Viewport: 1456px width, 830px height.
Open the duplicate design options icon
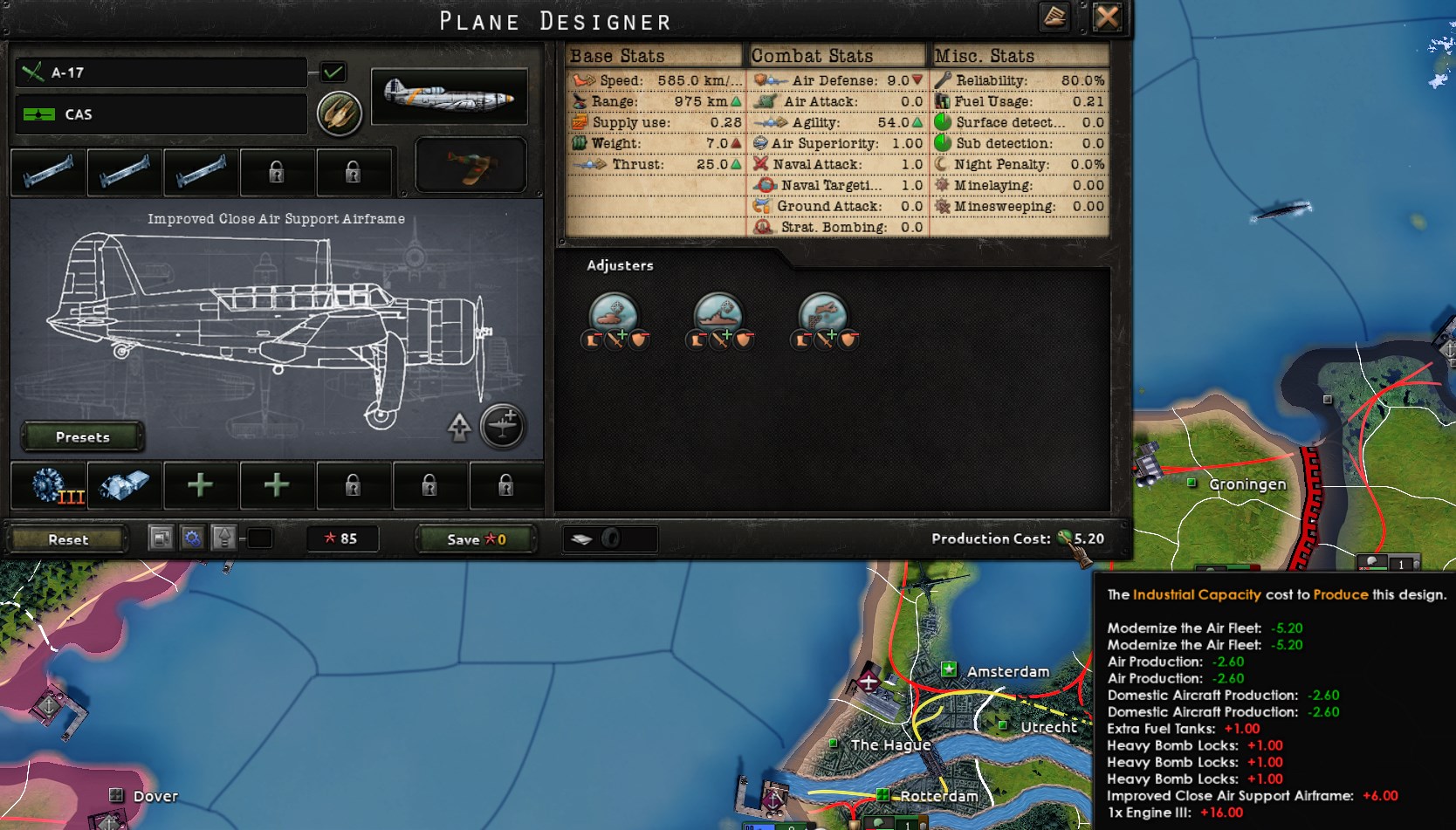[x=160, y=538]
